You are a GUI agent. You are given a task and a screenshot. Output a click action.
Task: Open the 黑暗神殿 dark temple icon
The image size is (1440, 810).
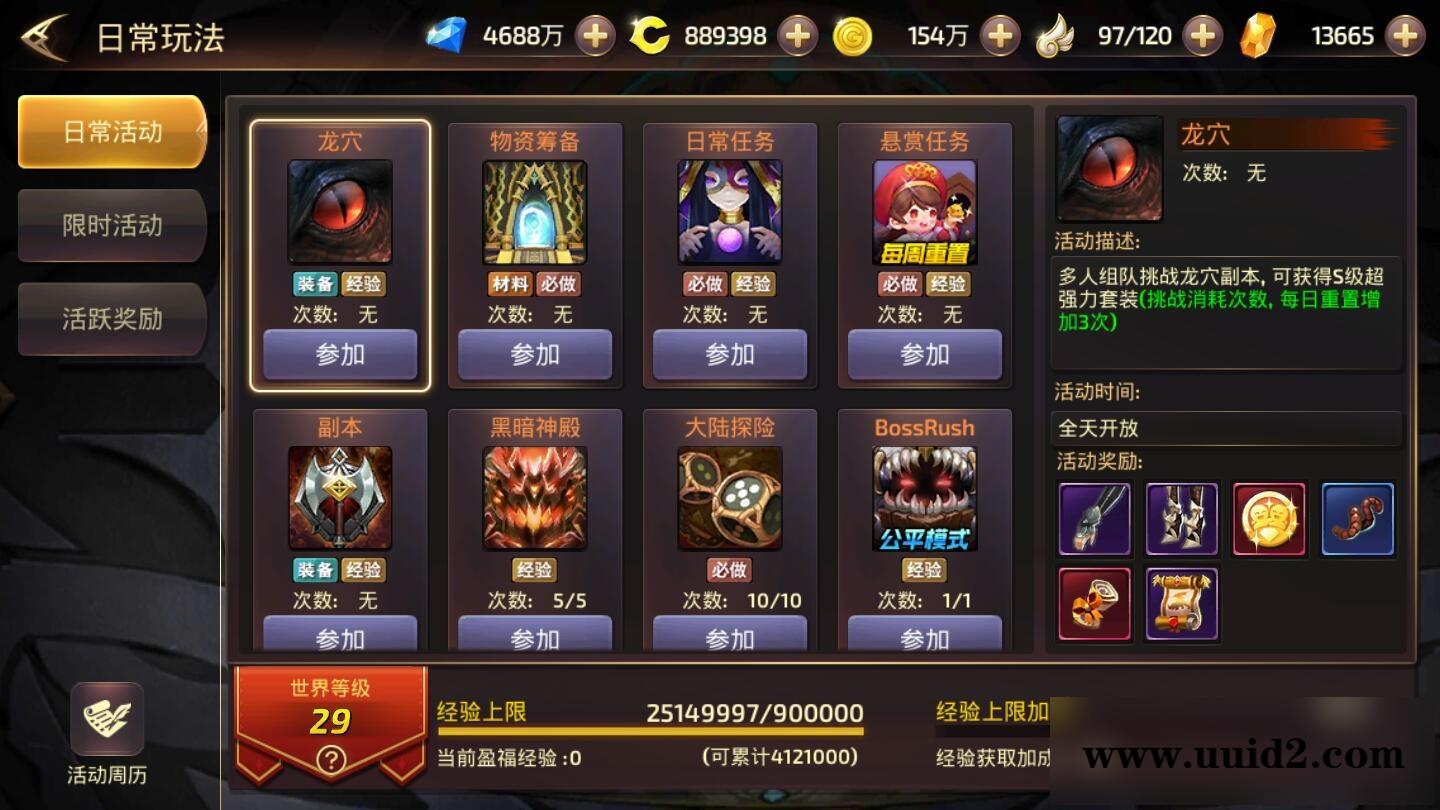[534, 495]
